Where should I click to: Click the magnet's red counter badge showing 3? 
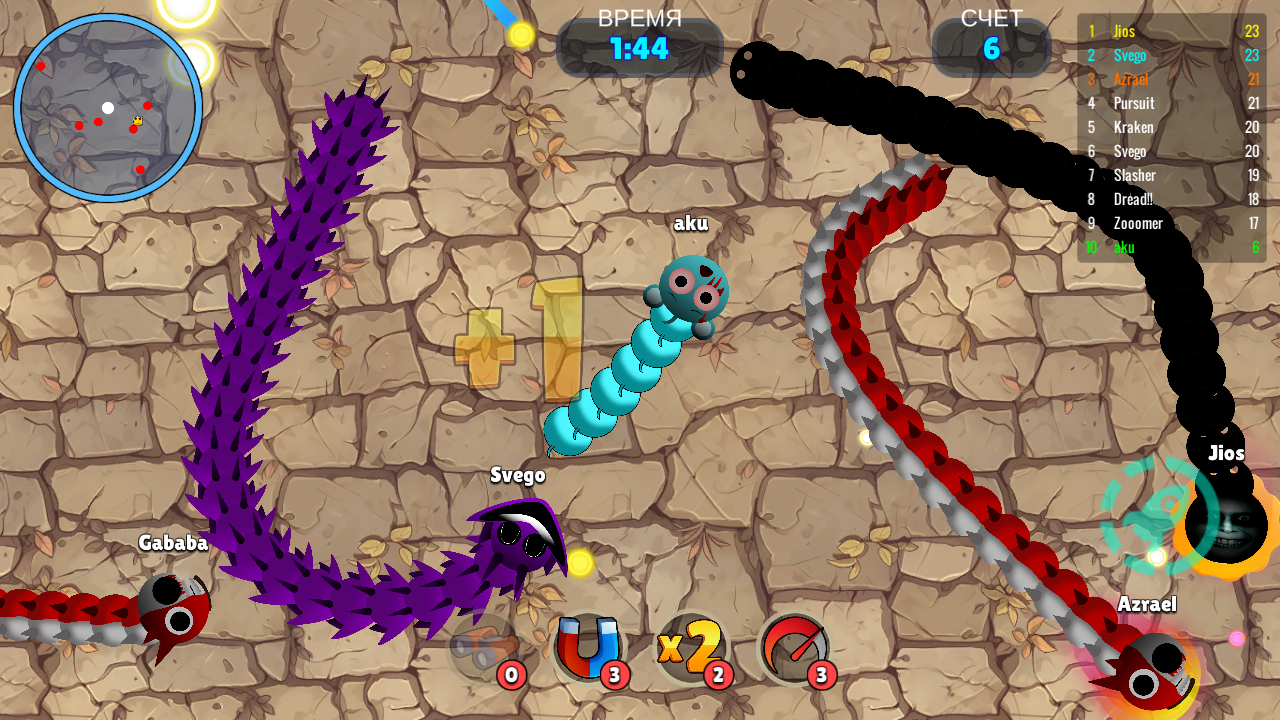pyautogui.click(x=614, y=676)
